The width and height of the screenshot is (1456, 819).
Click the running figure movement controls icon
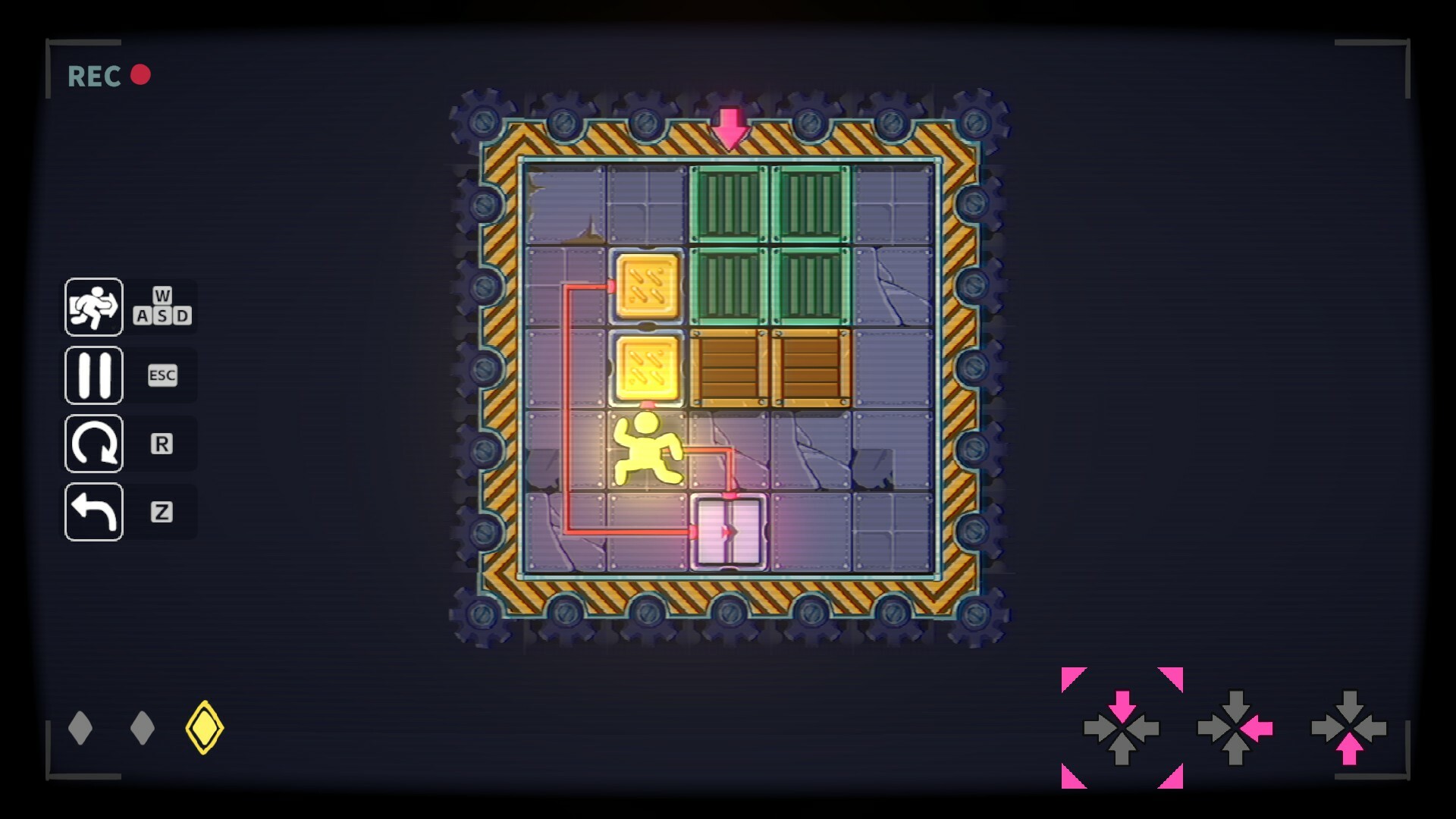coord(93,308)
